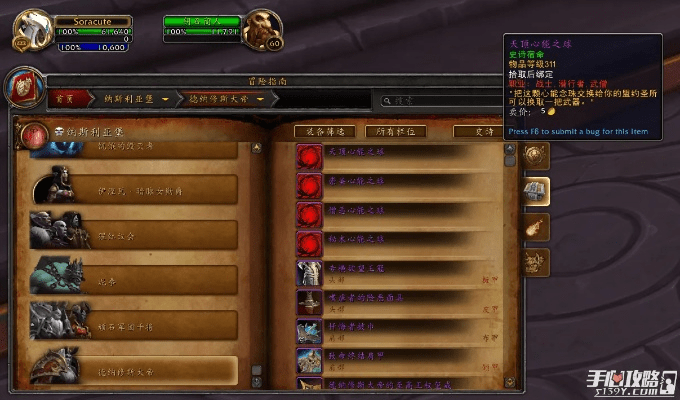Switch to the round emblem overview side tab
Image resolution: width=680 pixels, height=400 pixels.
537,155
